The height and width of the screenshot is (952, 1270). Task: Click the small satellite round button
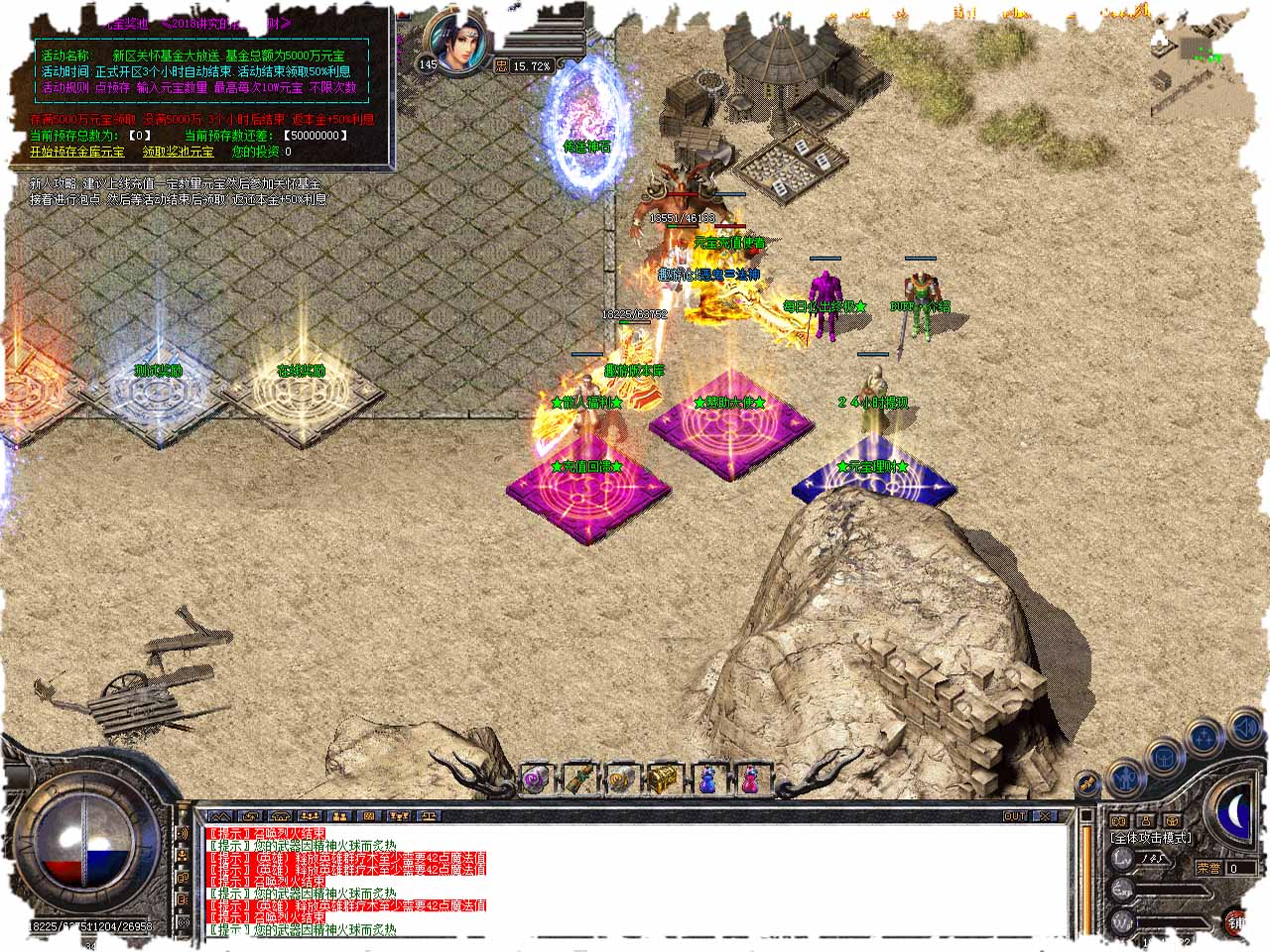[x=1088, y=783]
